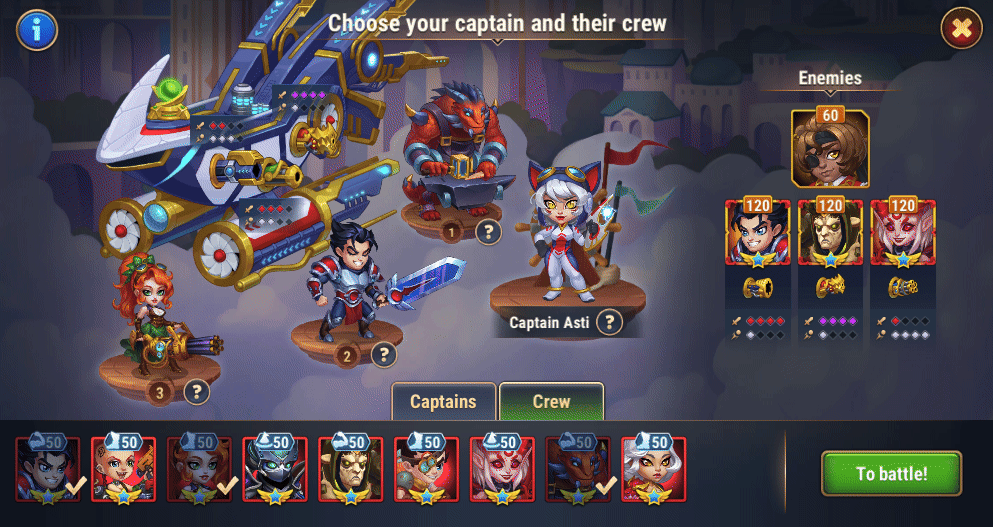This screenshot has width=993, height=527.
Task: Select the horned pale-skinned crew portrait
Action: [349, 469]
